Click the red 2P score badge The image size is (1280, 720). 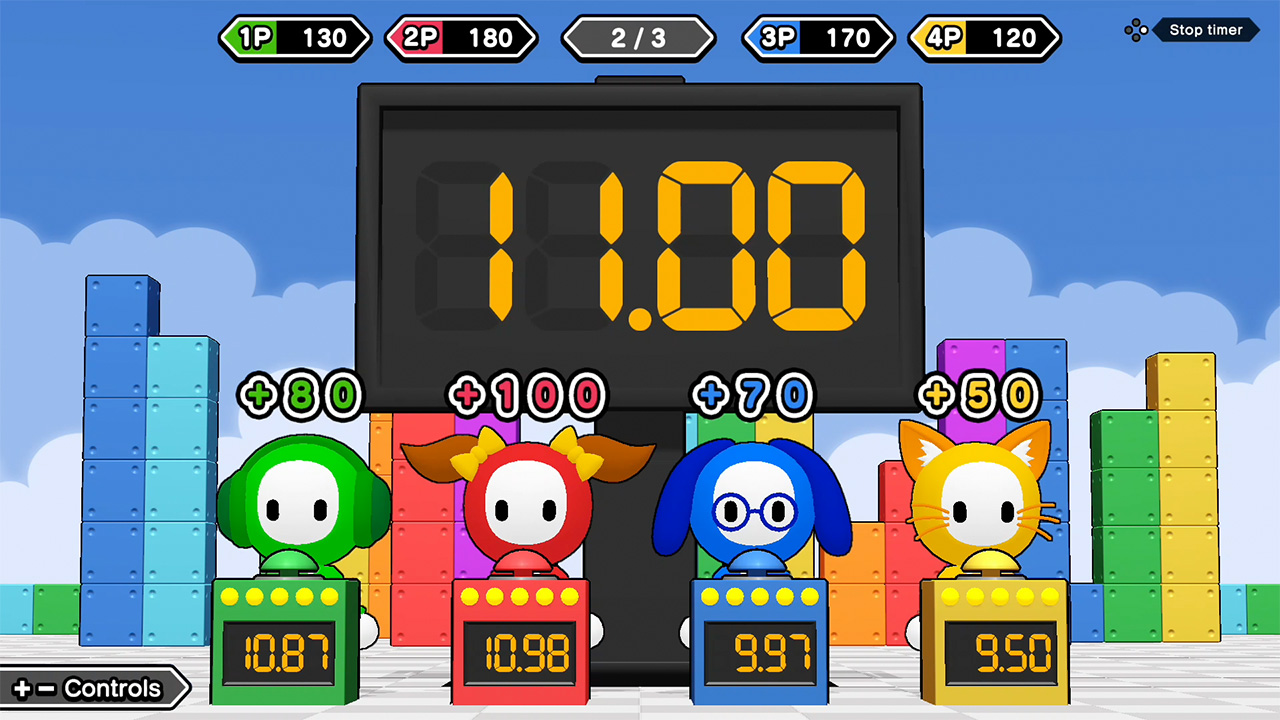click(461, 38)
